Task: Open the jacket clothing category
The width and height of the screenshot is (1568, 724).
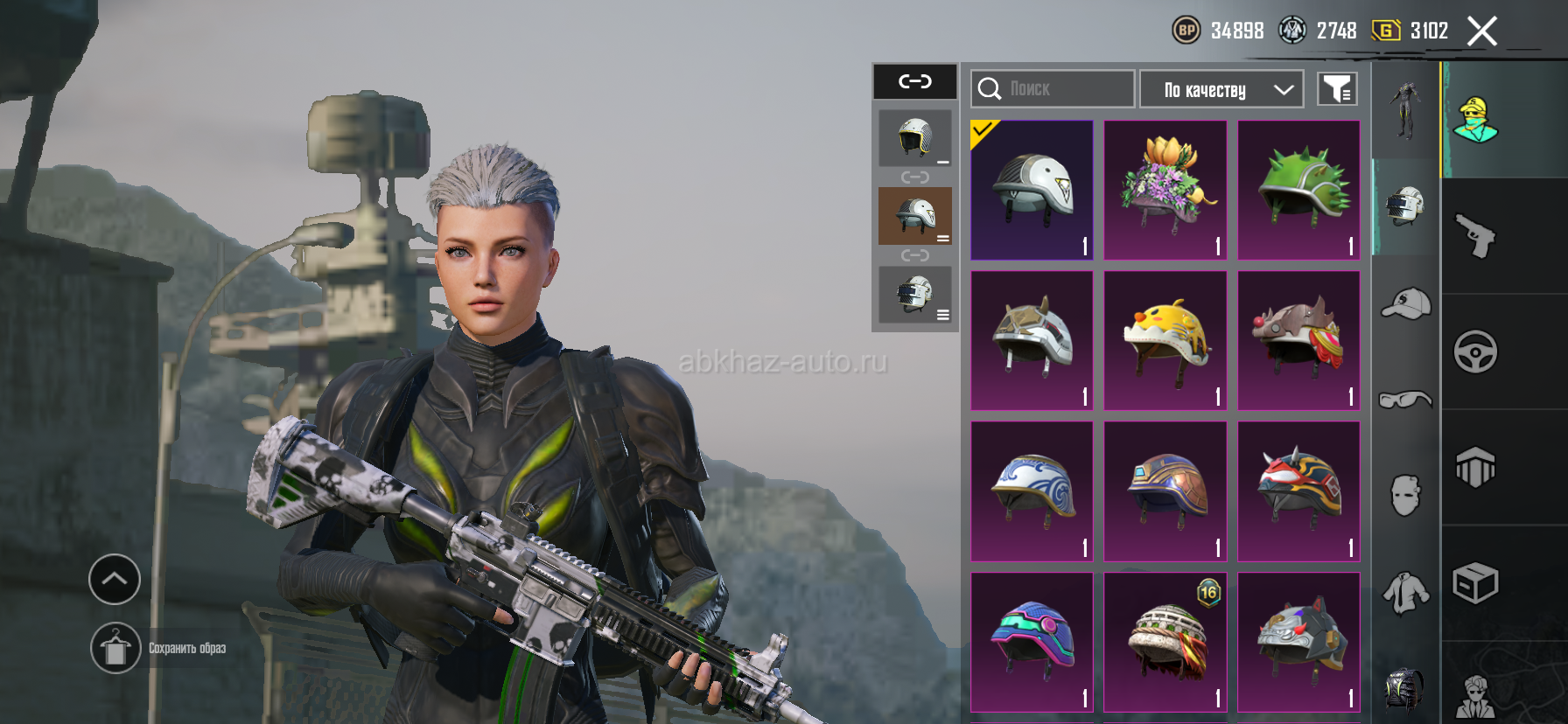Action: pos(1405,592)
